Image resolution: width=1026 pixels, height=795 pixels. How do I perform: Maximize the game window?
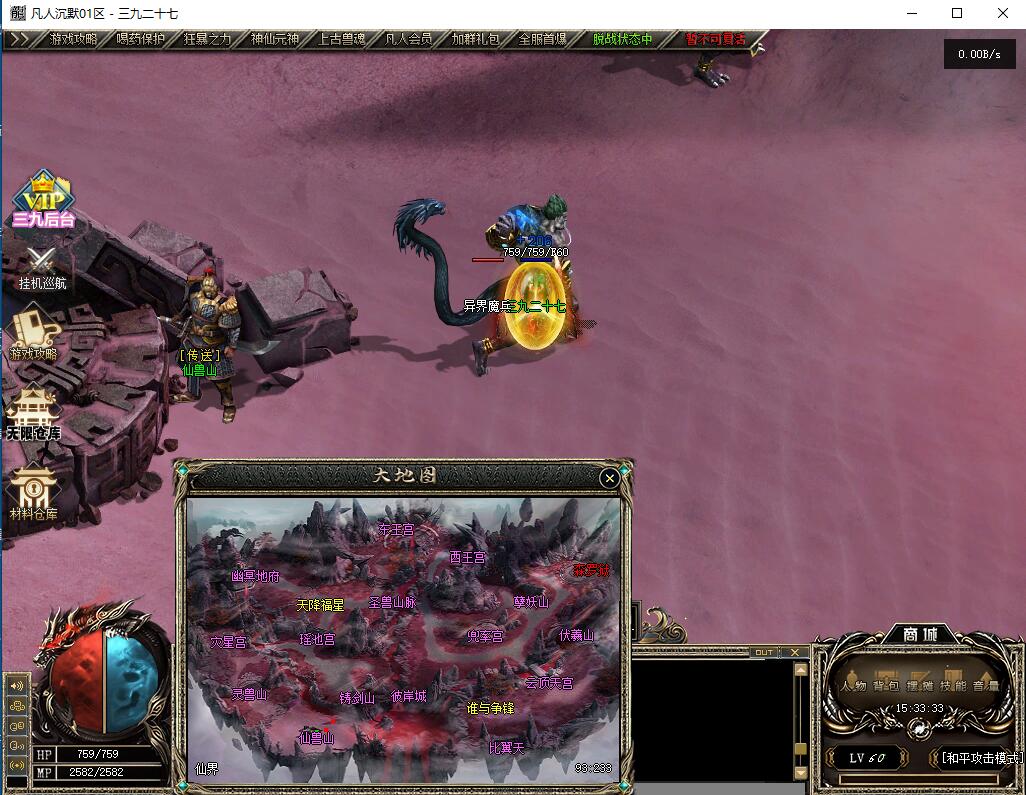tap(957, 13)
